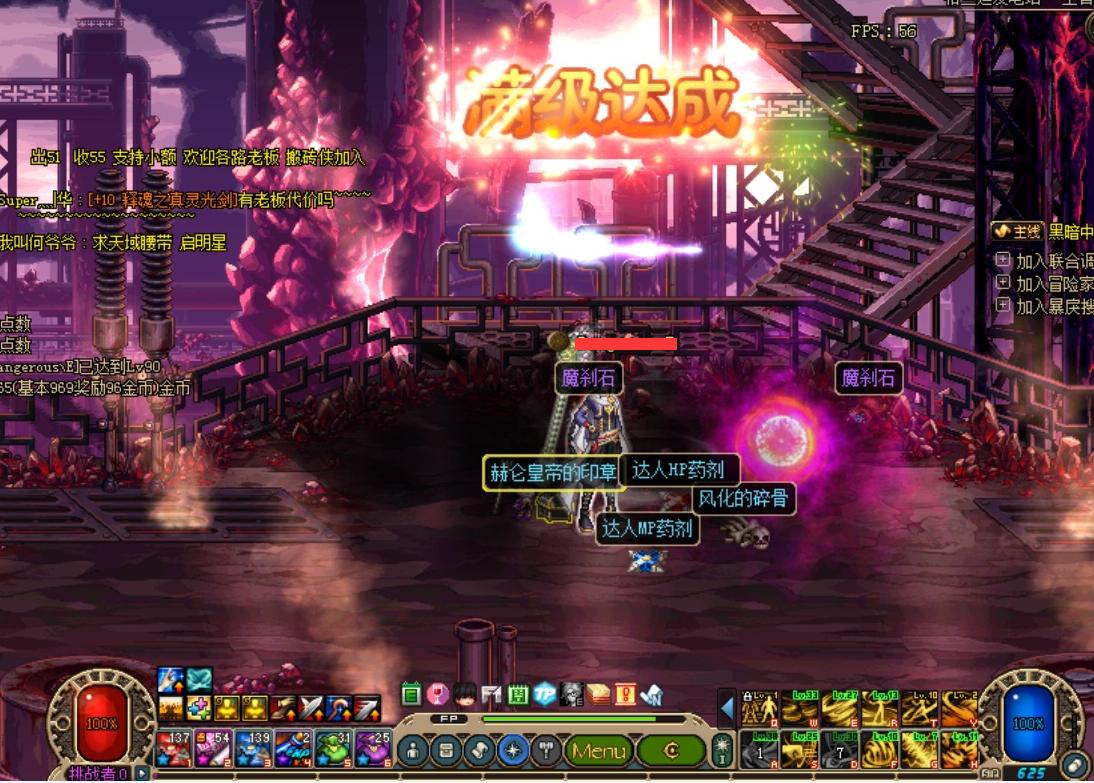Open the TP hexagon icon
1094x783 pixels.
(x=544, y=693)
